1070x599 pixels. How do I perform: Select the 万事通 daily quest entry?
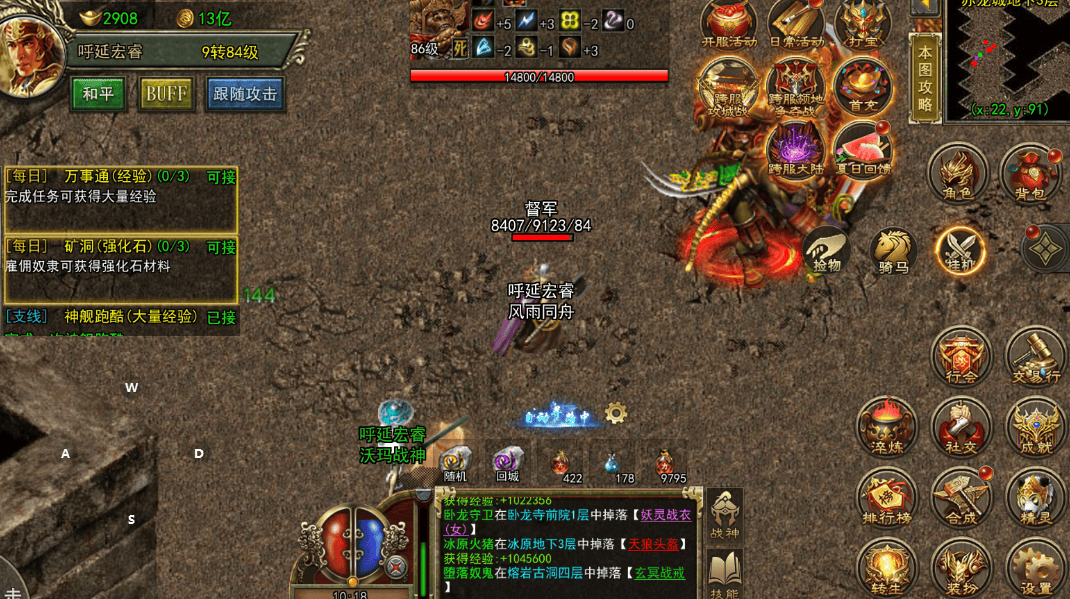click(x=120, y=186)
